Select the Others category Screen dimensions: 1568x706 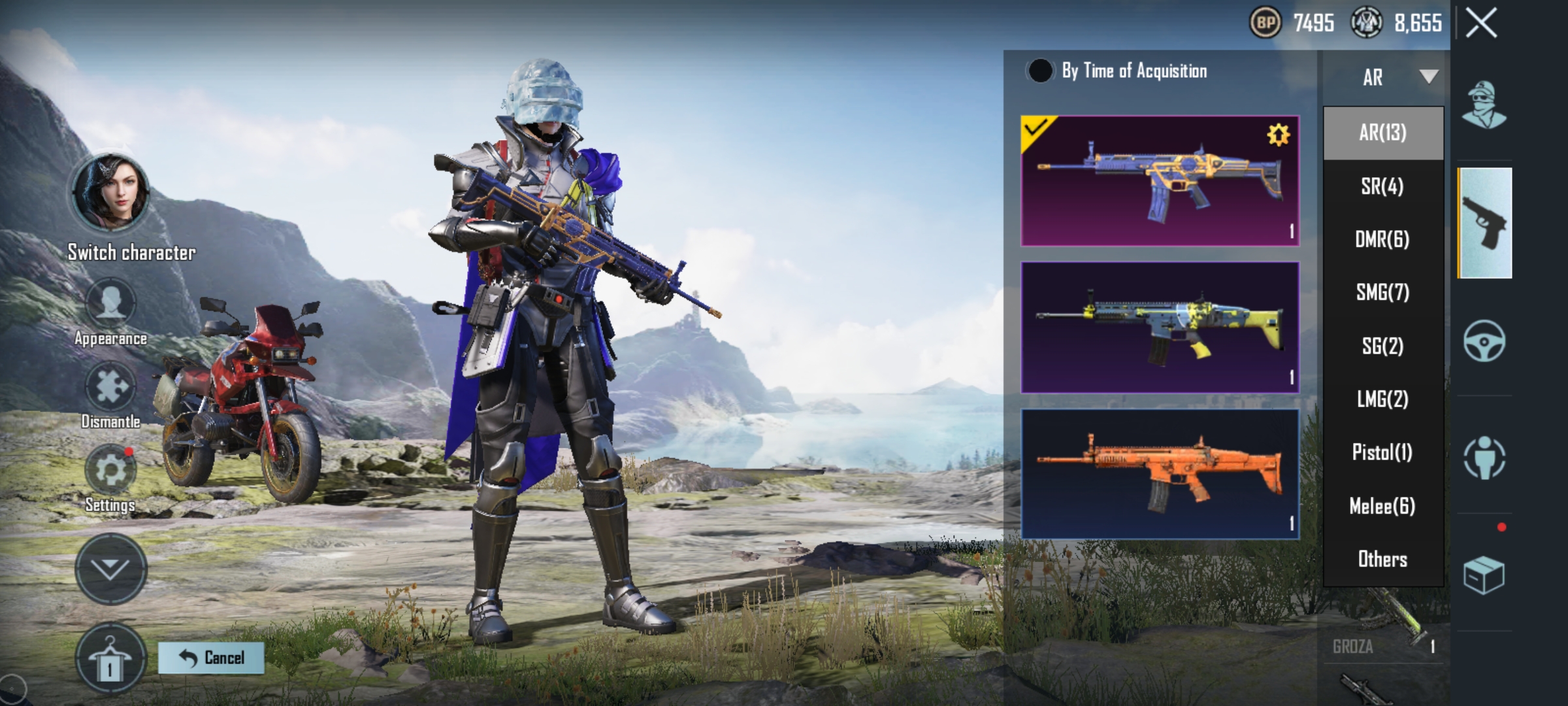coord(1382,559)
